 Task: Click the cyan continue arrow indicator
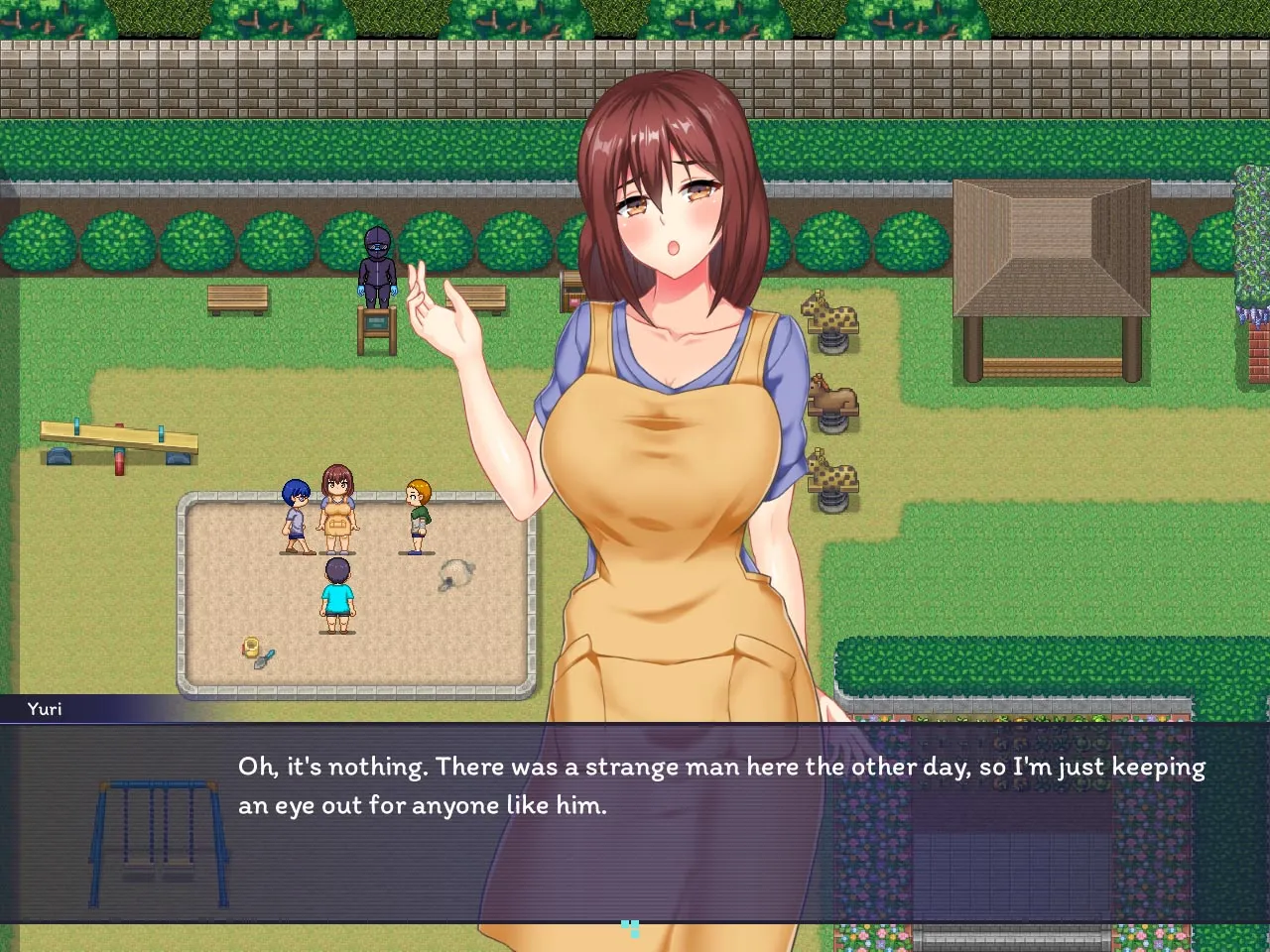point(630,929)
